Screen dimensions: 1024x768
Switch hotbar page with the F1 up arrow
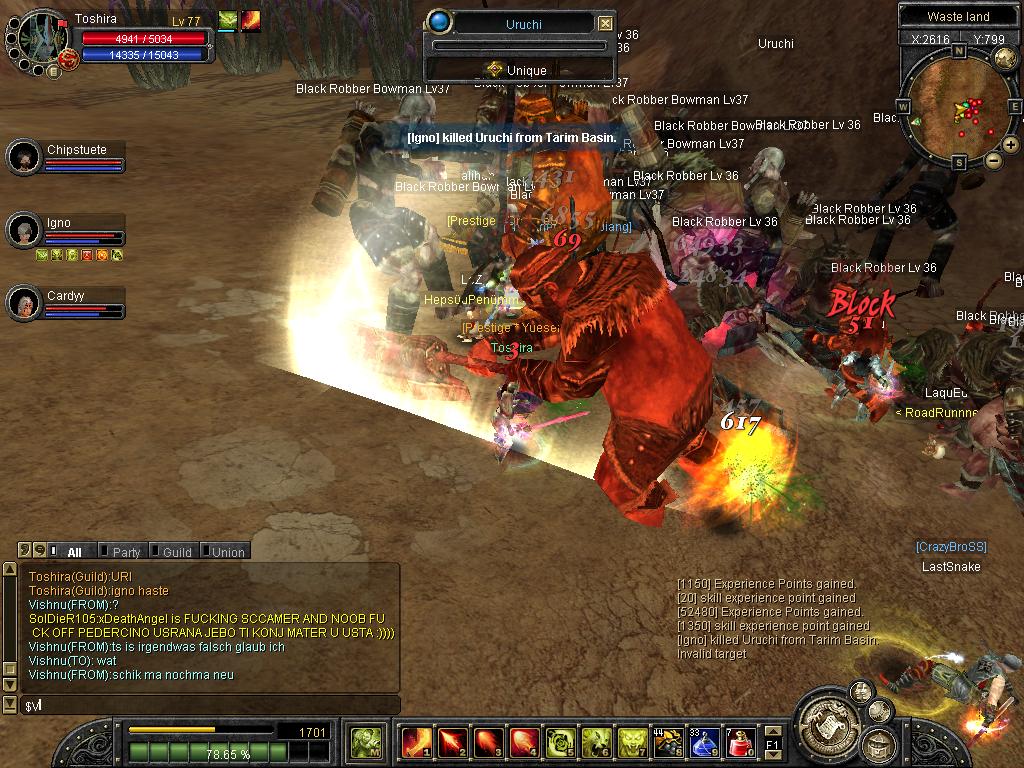tap(772, 732)
